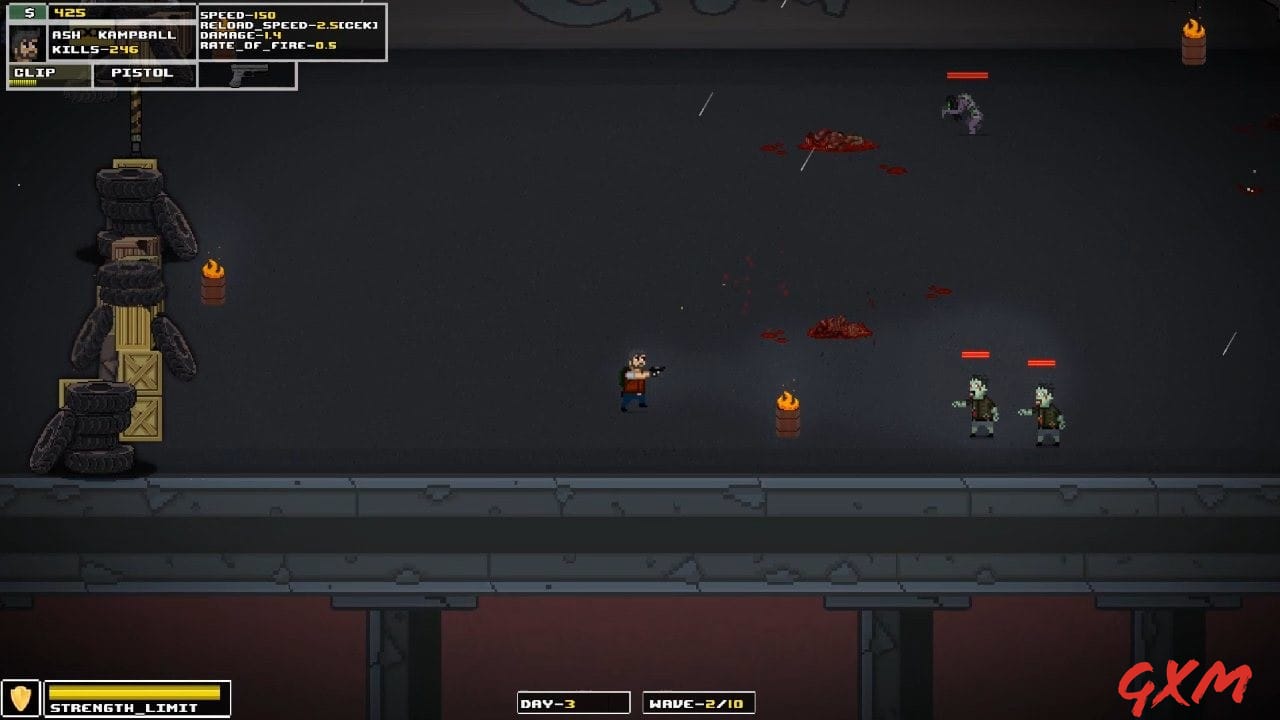This screenshot has width=1280, height=720.
Task: Click the burning barrel beside the player
Action: [x=788, y=410]
